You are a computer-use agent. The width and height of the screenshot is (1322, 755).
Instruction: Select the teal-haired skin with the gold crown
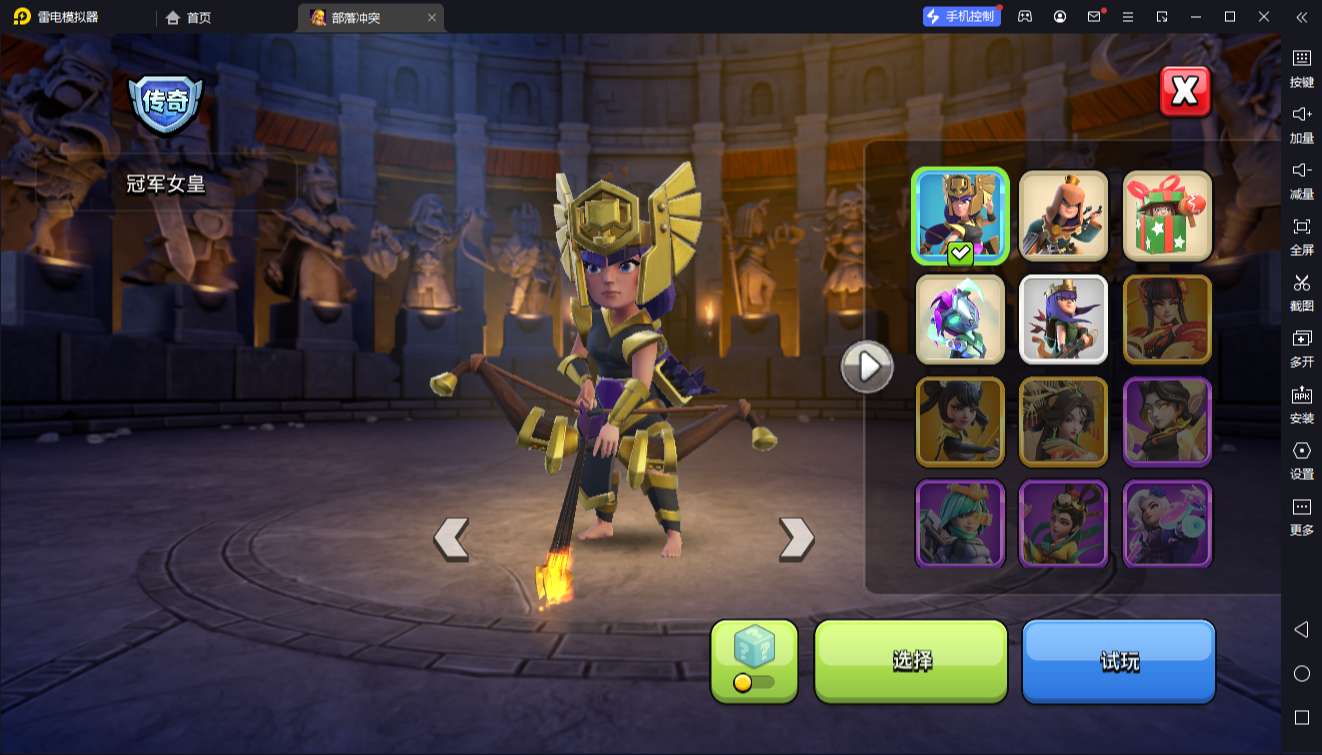tap(960, 523)
